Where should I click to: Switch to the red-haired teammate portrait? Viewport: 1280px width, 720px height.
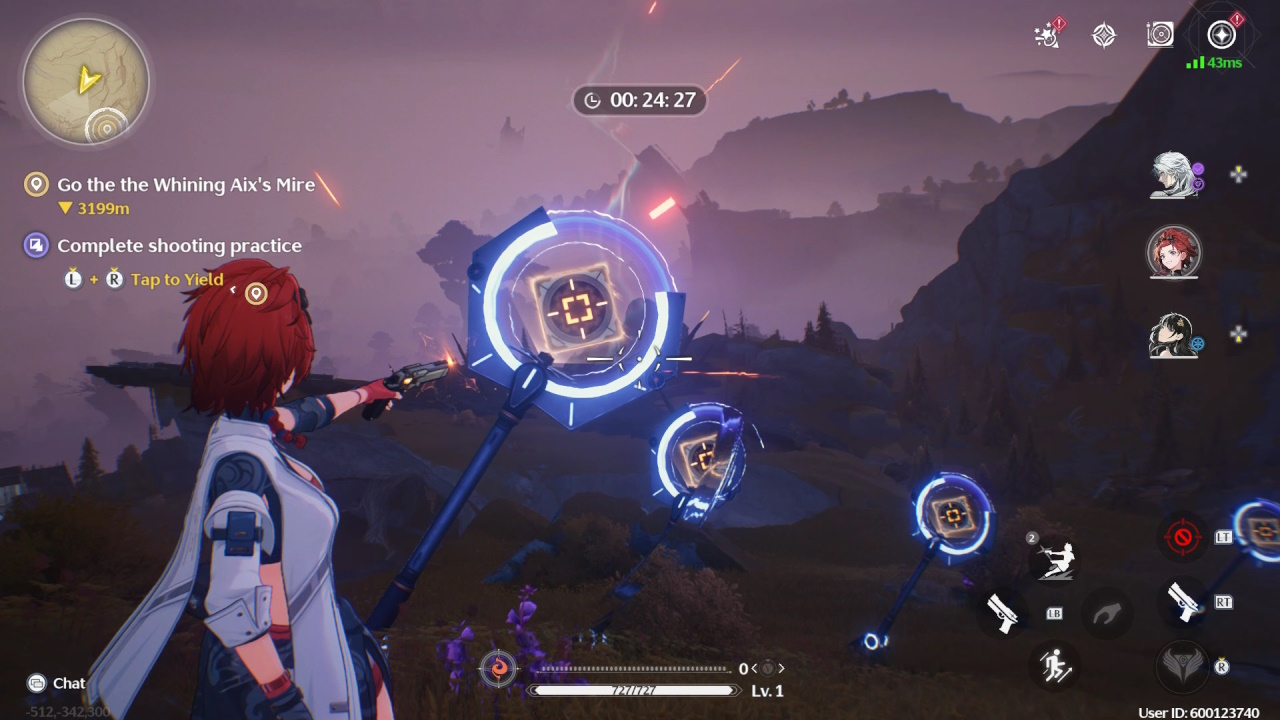1174,253
